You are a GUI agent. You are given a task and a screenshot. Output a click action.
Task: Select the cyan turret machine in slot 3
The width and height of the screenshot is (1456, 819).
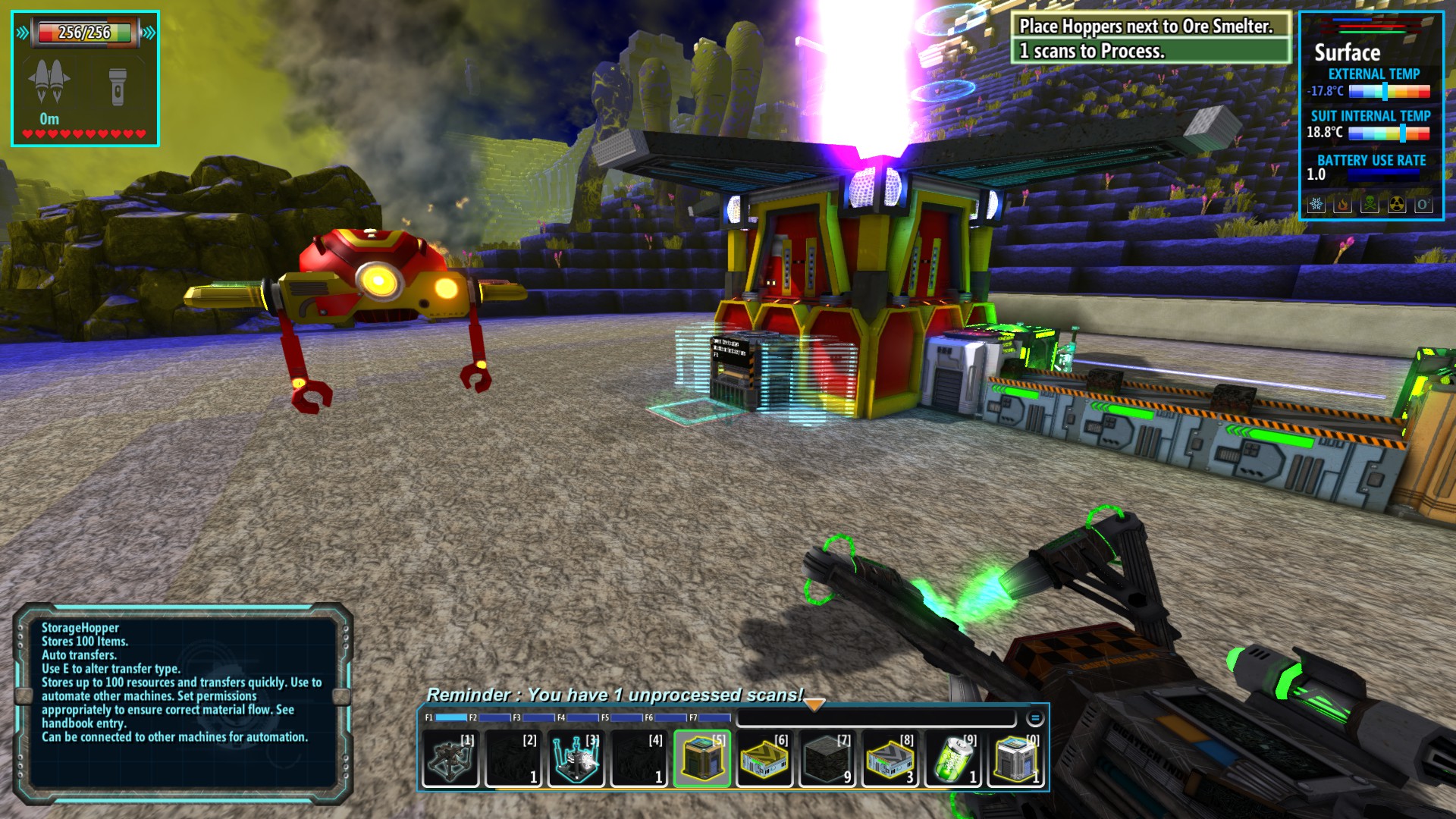click(x=576, y=759)
